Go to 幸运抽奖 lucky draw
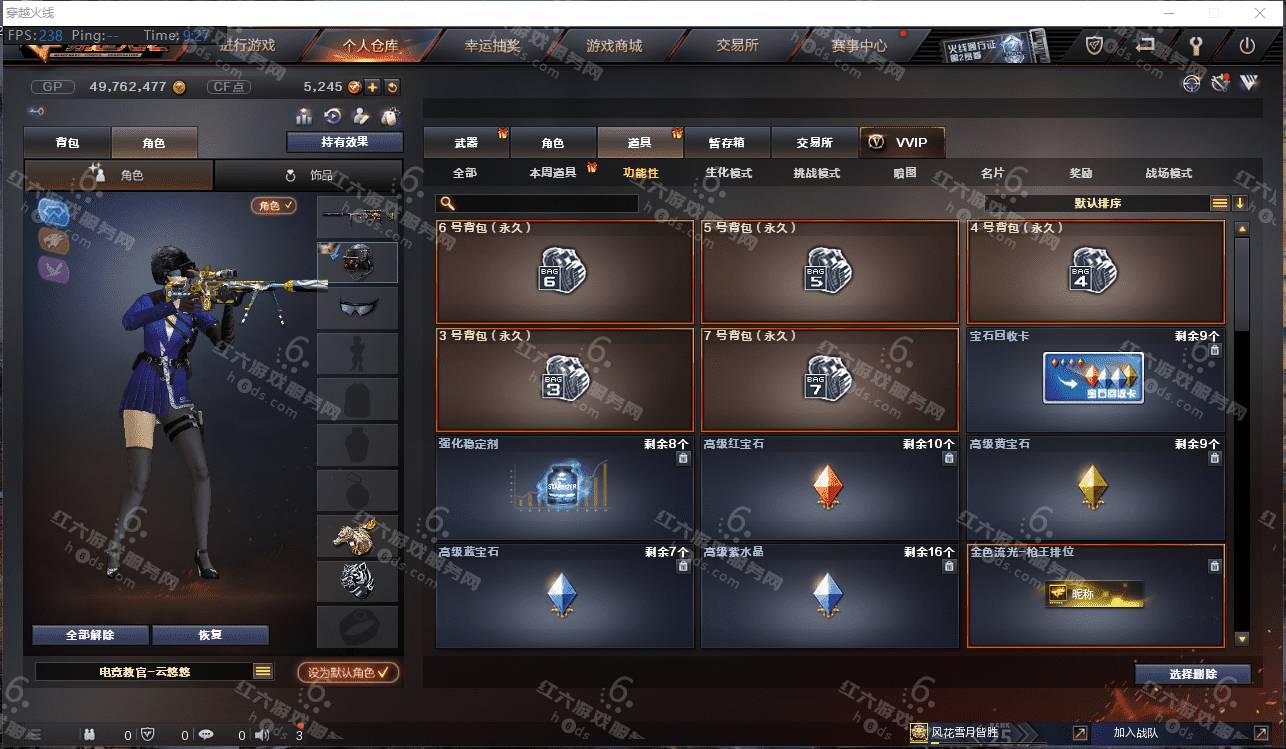Image resolution: width=1286 pixels, height=749 pixels. tap(492, 46)
